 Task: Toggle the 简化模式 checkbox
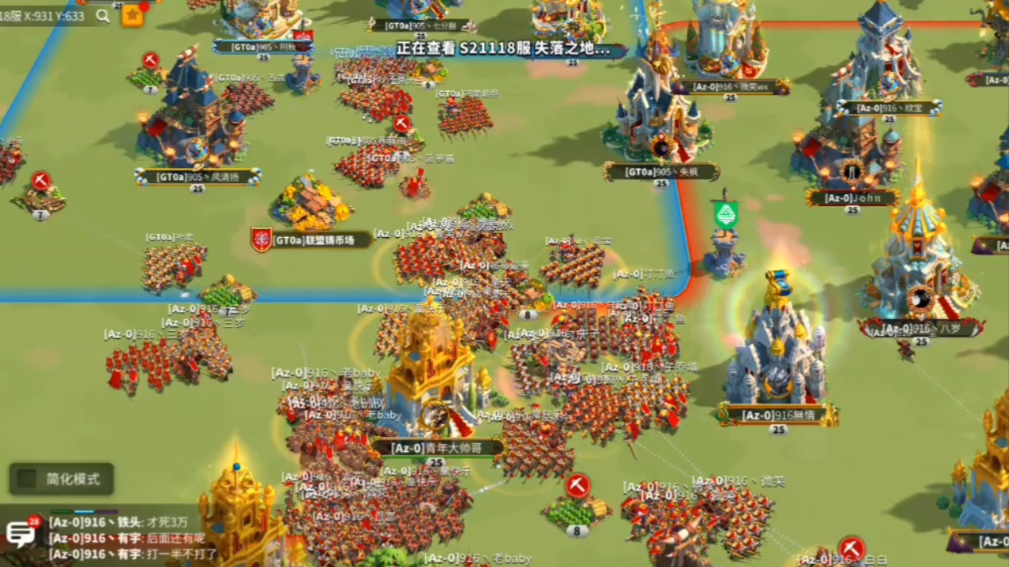tap(28, 479)
